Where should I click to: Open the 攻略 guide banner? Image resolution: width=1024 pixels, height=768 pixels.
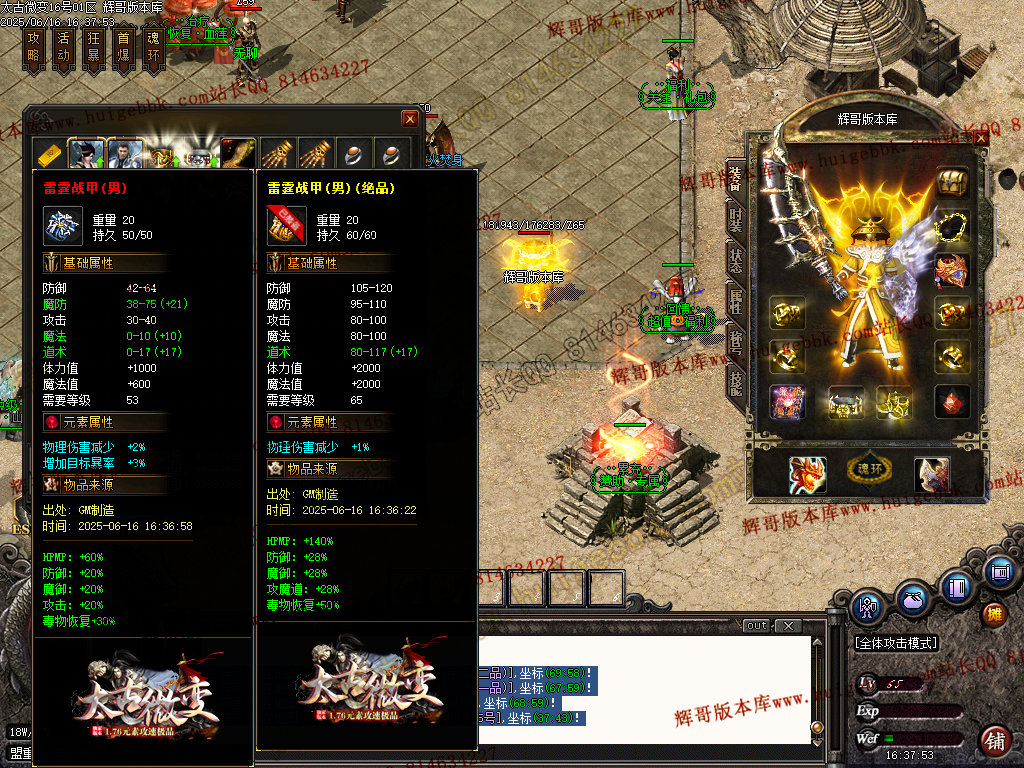tap(33, 48)
